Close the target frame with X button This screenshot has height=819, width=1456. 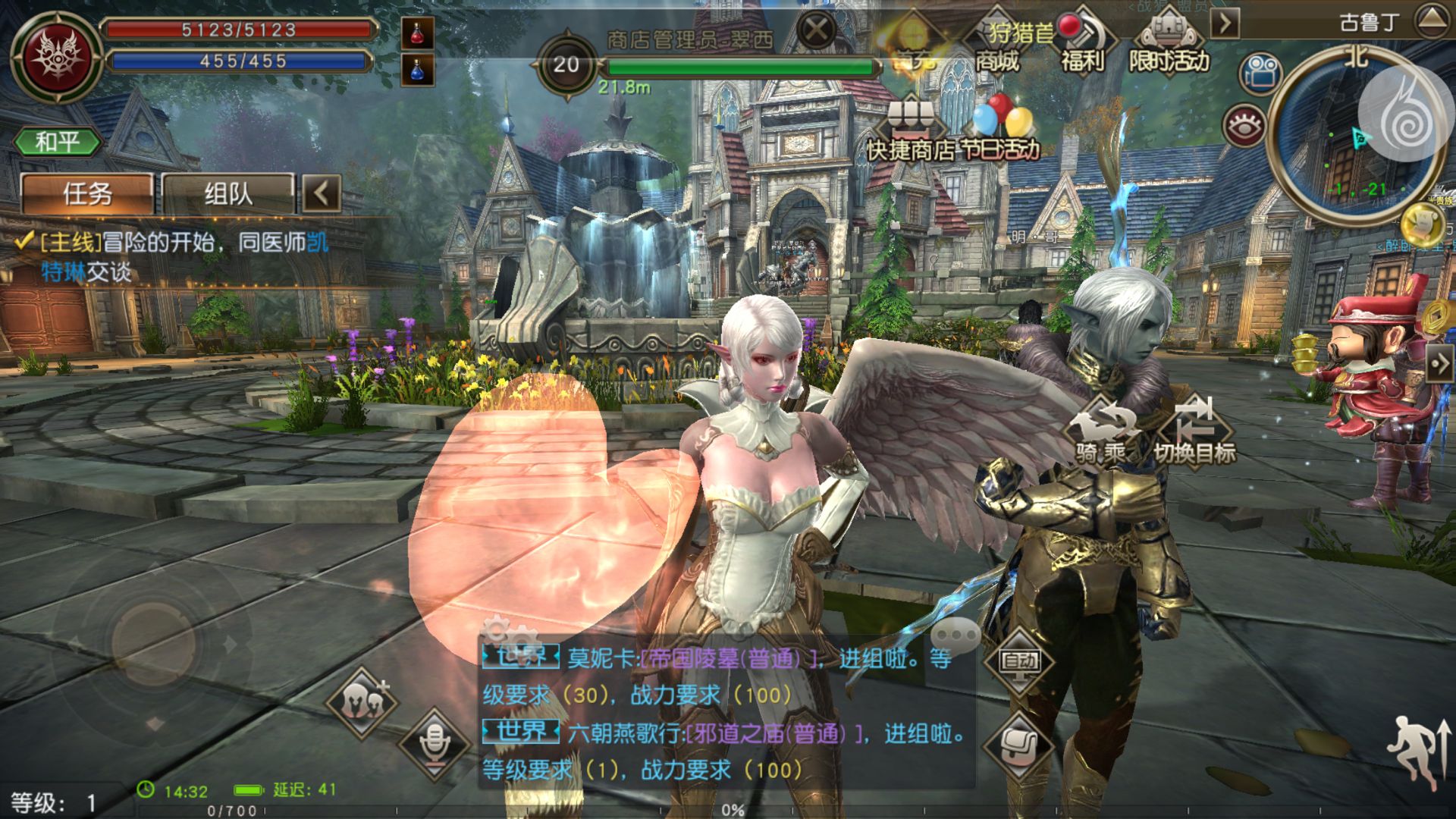(x=816, y=30)
